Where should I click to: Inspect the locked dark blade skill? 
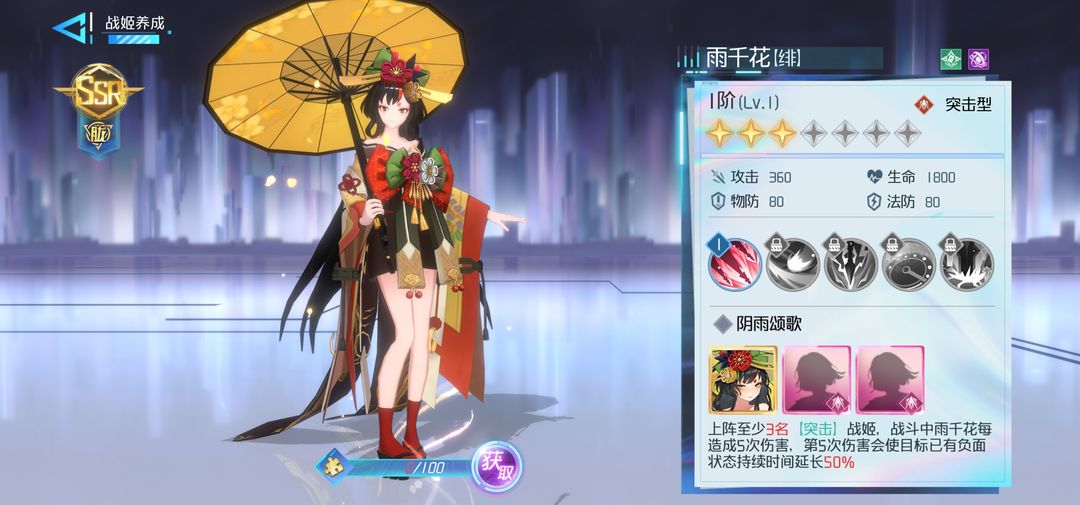pyautogui.click(x=851, y=264)
